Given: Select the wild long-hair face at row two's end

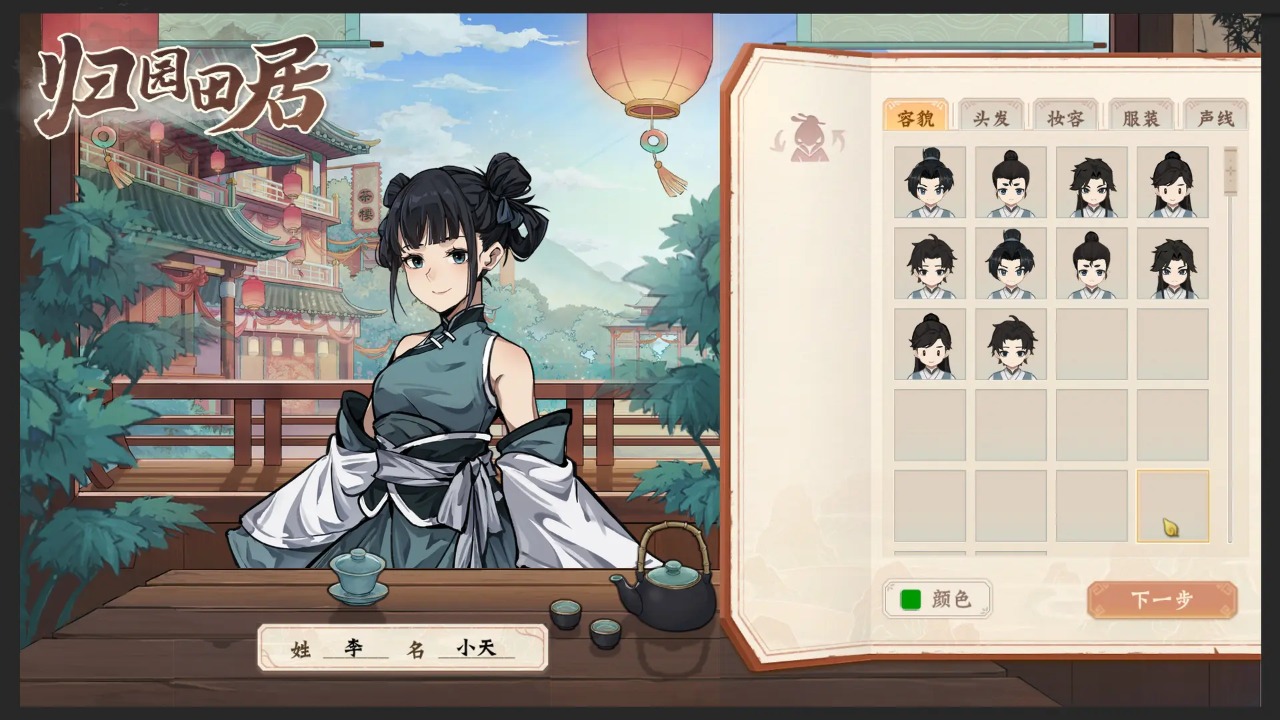Looking at the screenshot, I should coord(1172,263).
